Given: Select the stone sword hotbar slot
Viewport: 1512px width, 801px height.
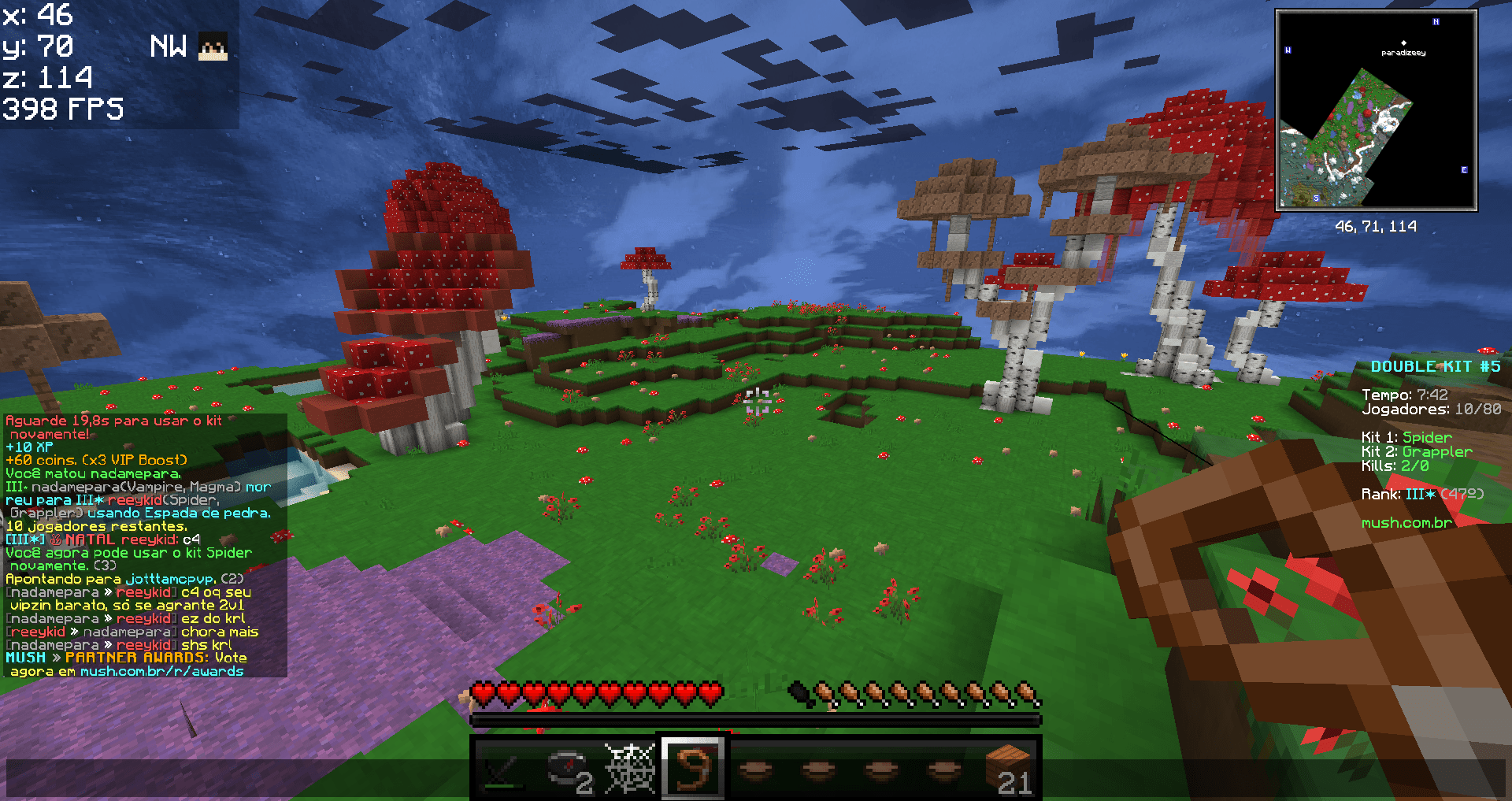Looking at the screenshot, I should 504,768.
